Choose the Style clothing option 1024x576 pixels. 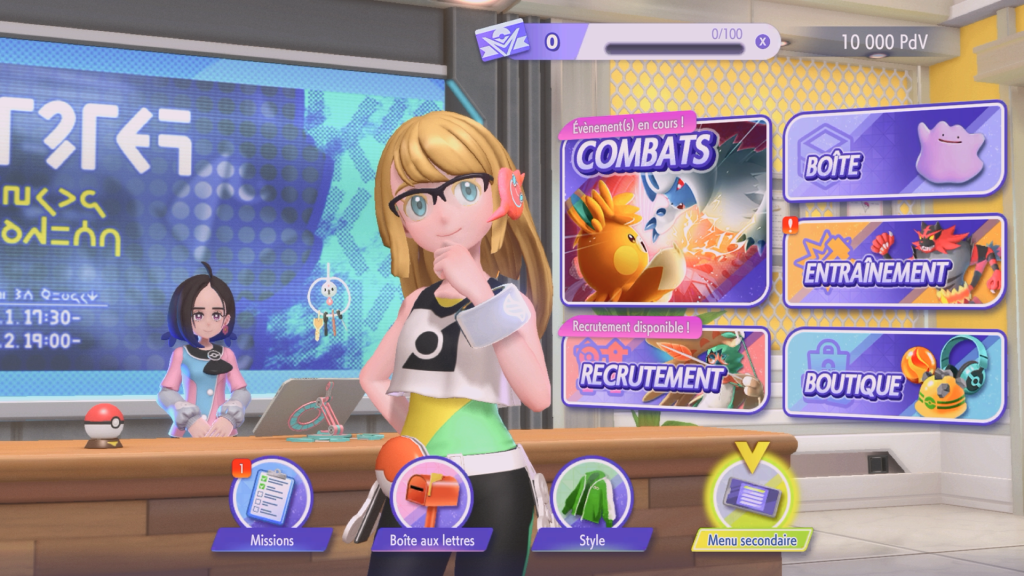coord(591,499)
